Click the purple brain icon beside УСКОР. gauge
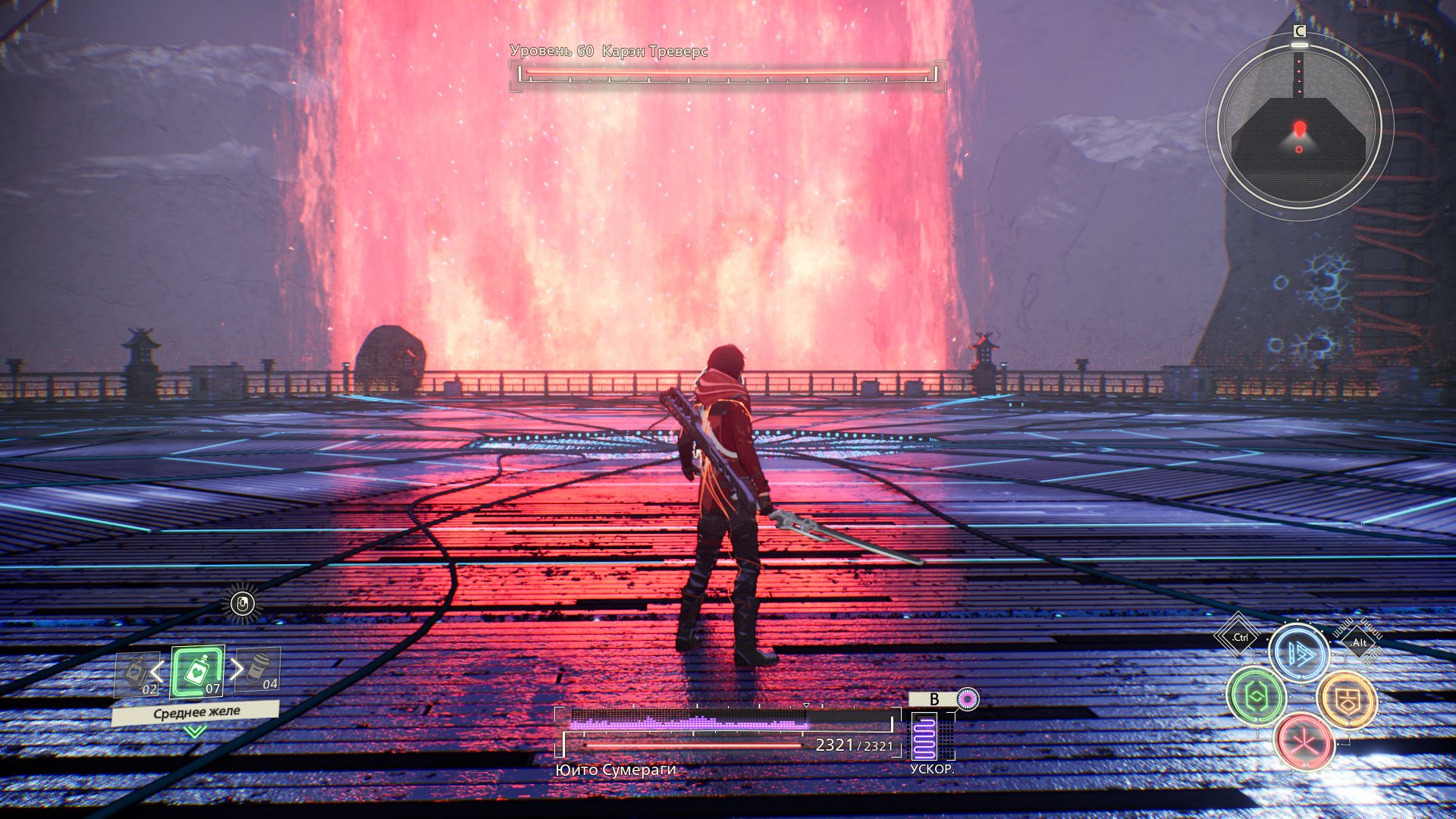 click(x=967, y=698)
